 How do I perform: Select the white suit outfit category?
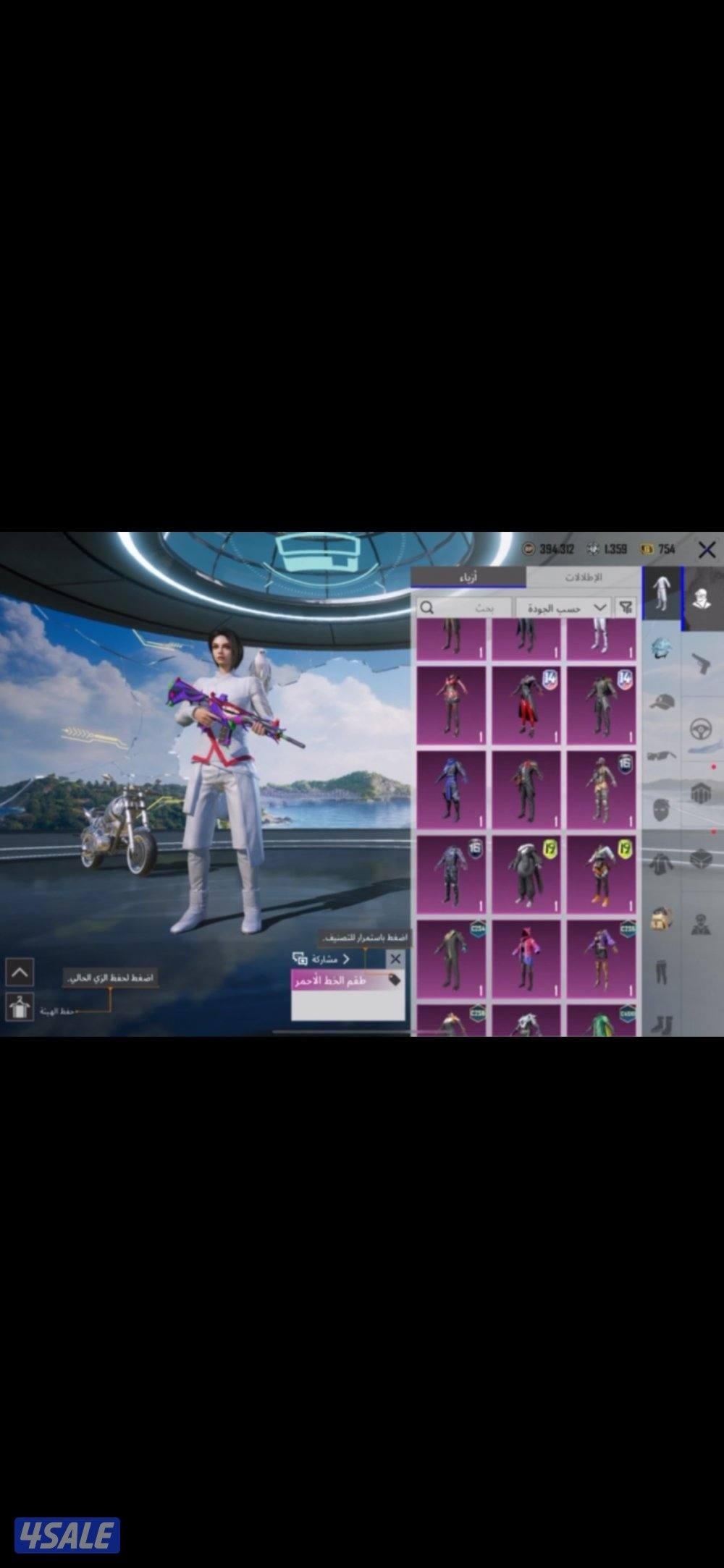pos(661,593)
